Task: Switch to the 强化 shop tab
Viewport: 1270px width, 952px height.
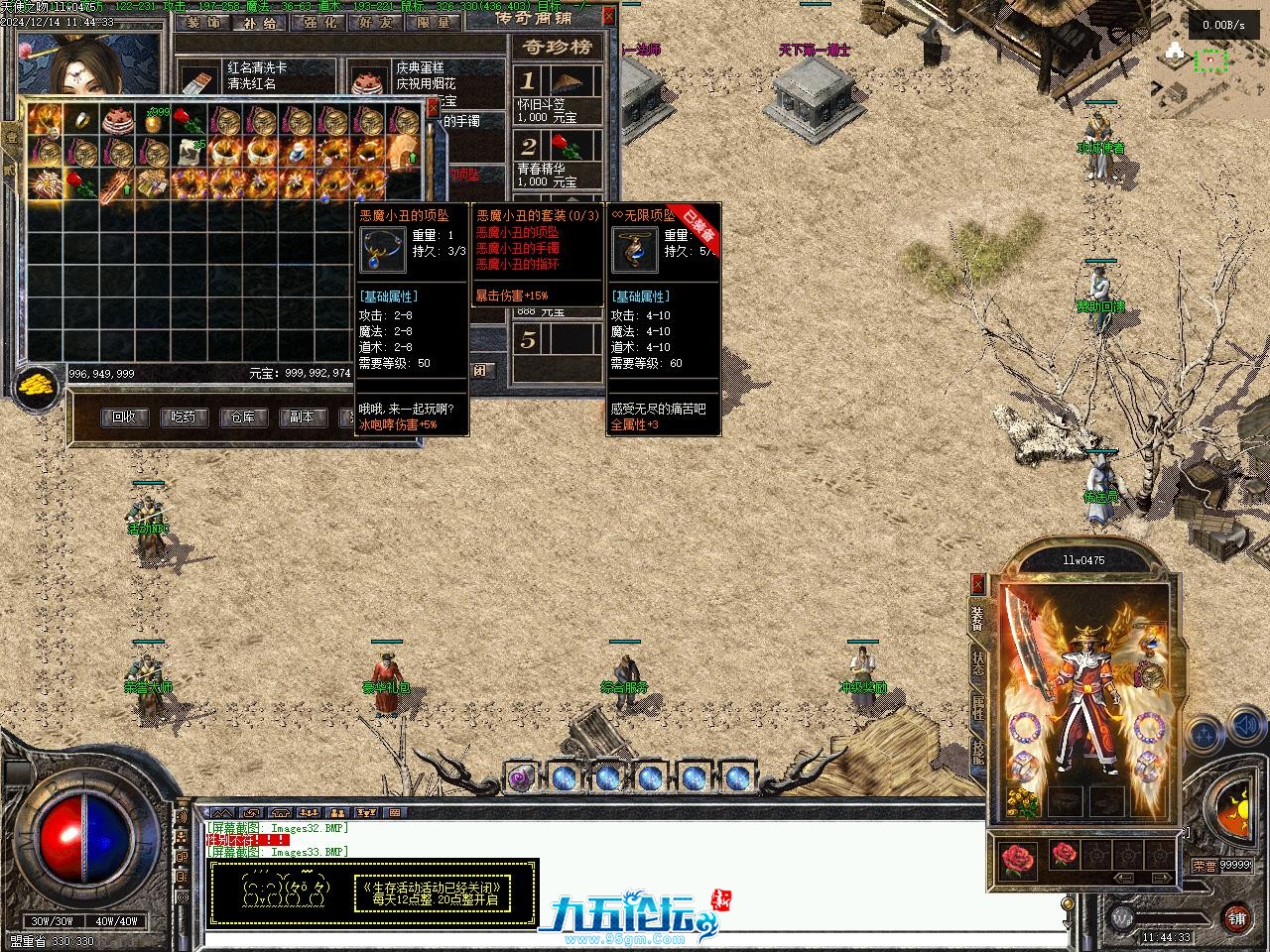Action: 319,22
